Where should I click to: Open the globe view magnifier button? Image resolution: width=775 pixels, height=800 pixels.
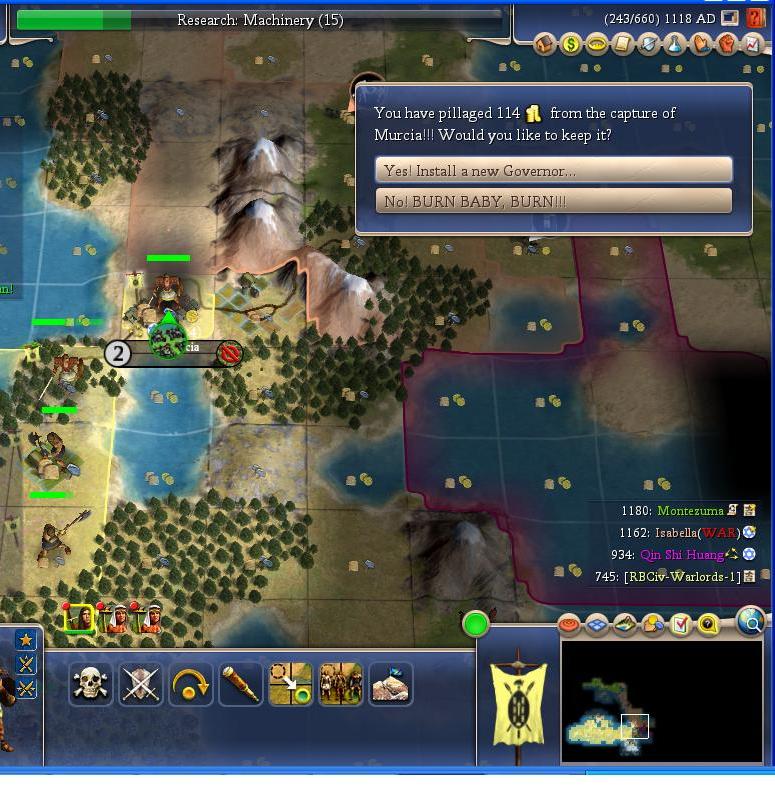[751, 623]
